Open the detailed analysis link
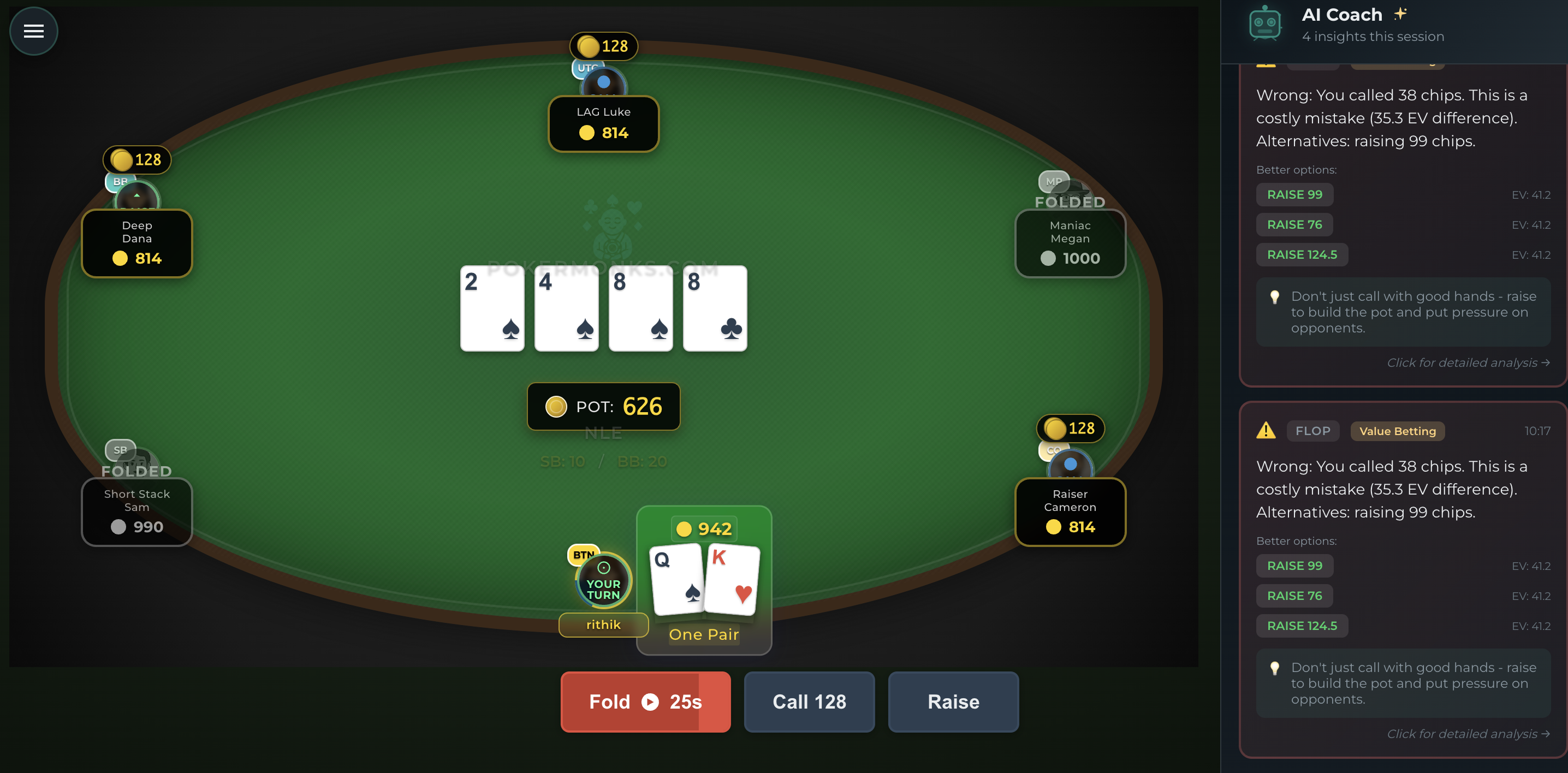The width and height of the screenshot is (1568, 773). tap(1467, 734)
